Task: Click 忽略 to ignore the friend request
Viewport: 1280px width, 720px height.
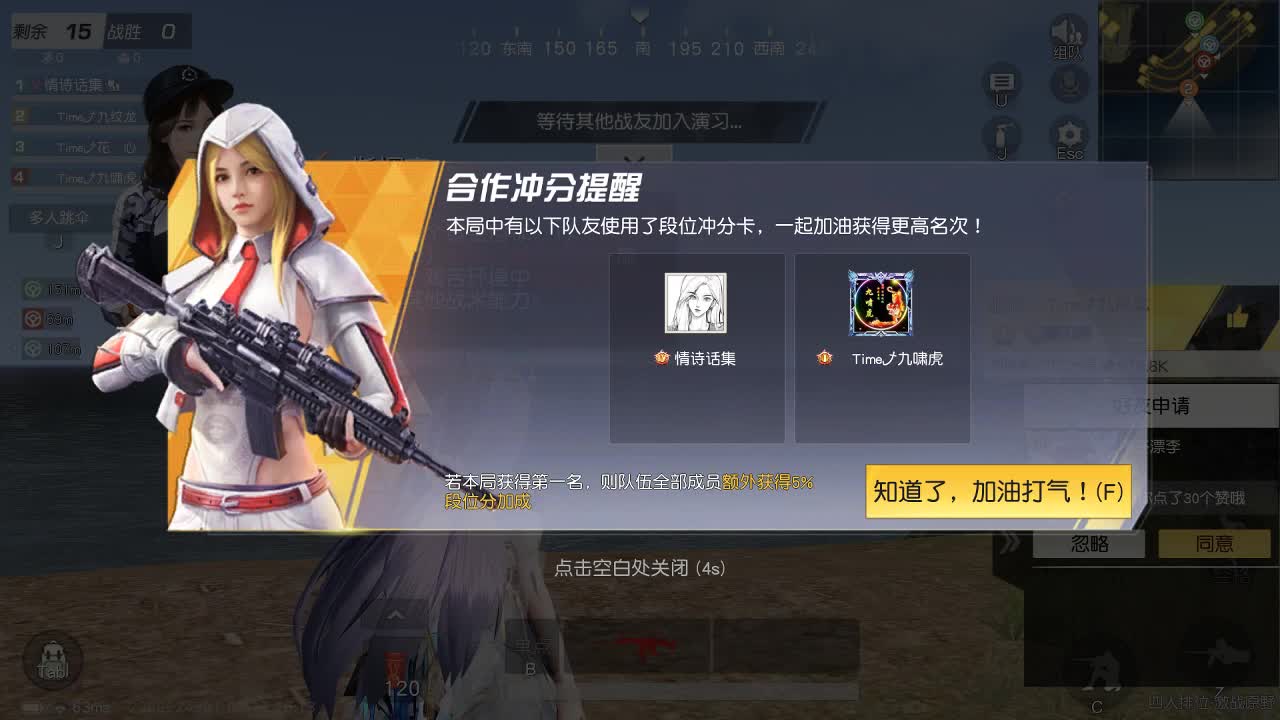Action: tap(1089, 543)
